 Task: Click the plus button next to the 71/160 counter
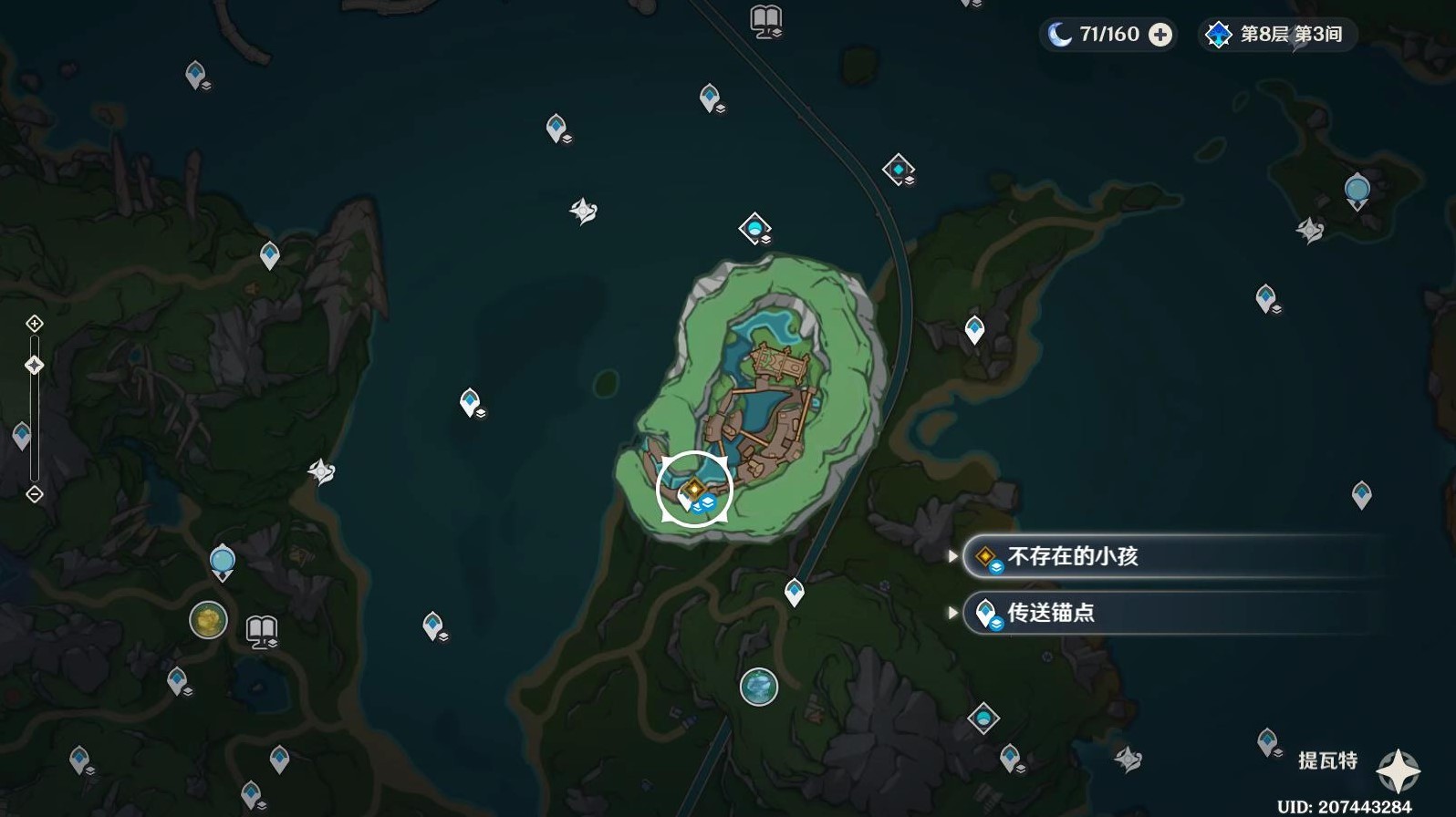[x=1160, y=35]
